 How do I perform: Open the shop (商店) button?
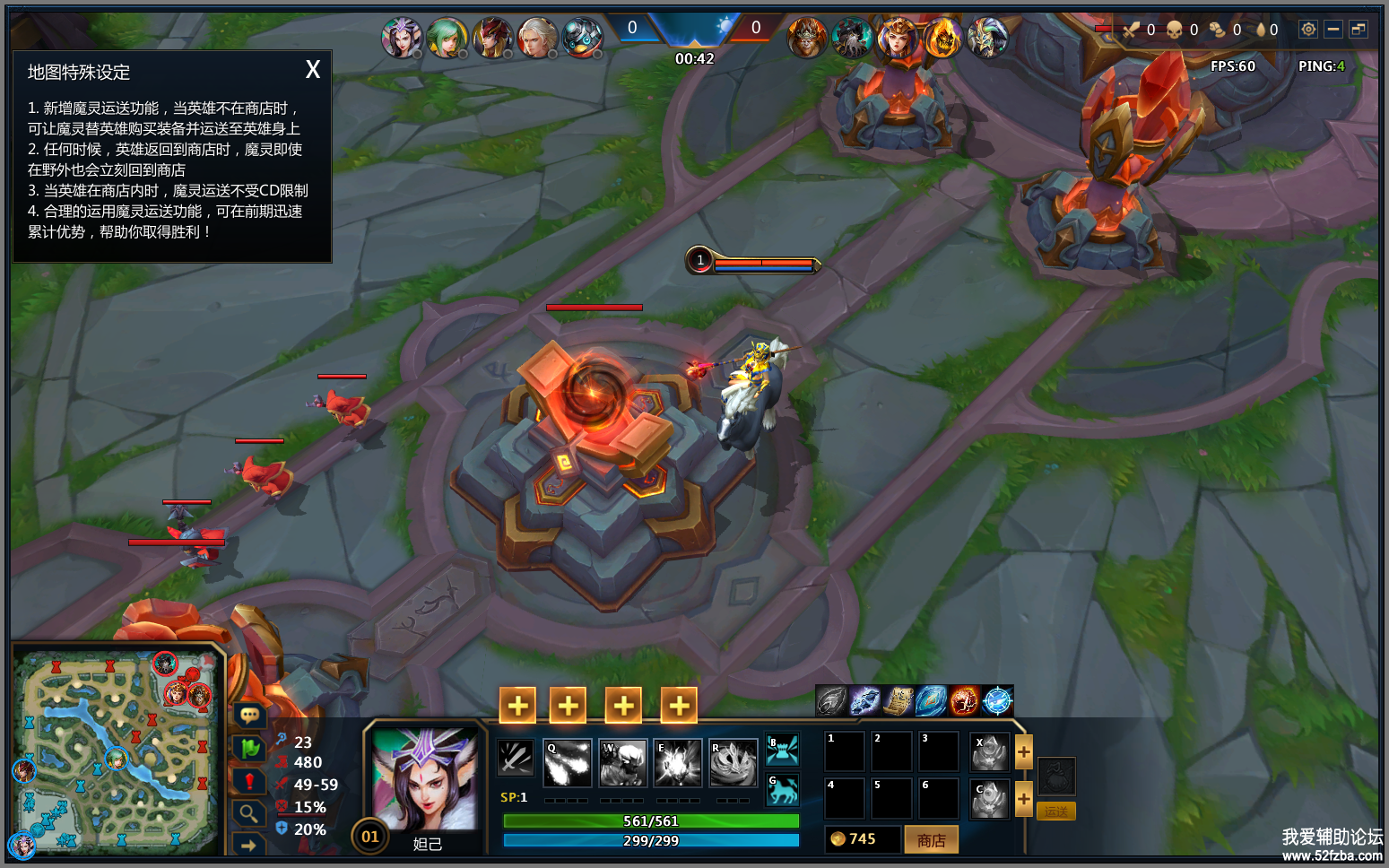coord(931,840)
